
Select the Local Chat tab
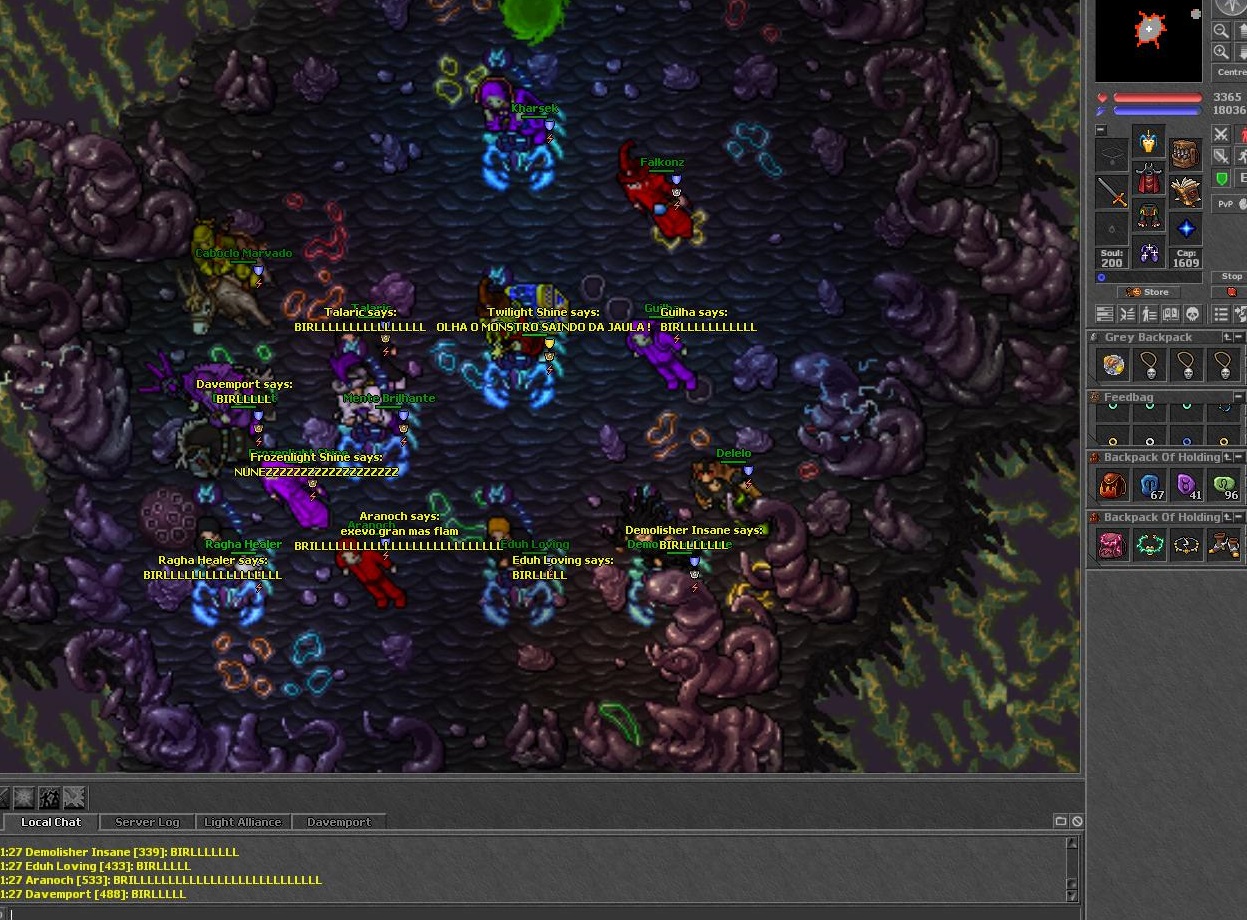tap(51, 822)
